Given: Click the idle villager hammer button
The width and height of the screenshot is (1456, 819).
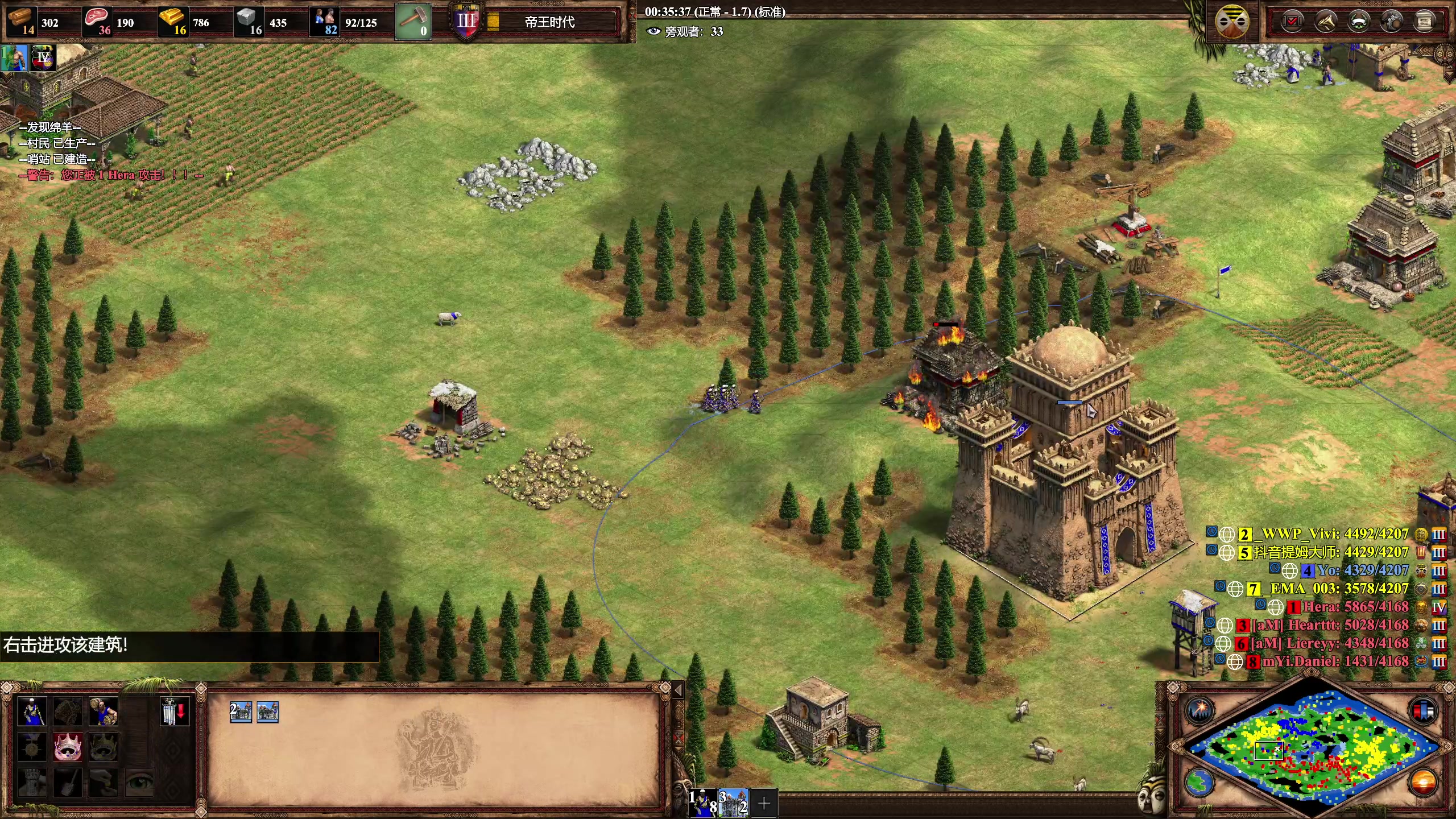Looking at the screenshot, I should [413, 22].
